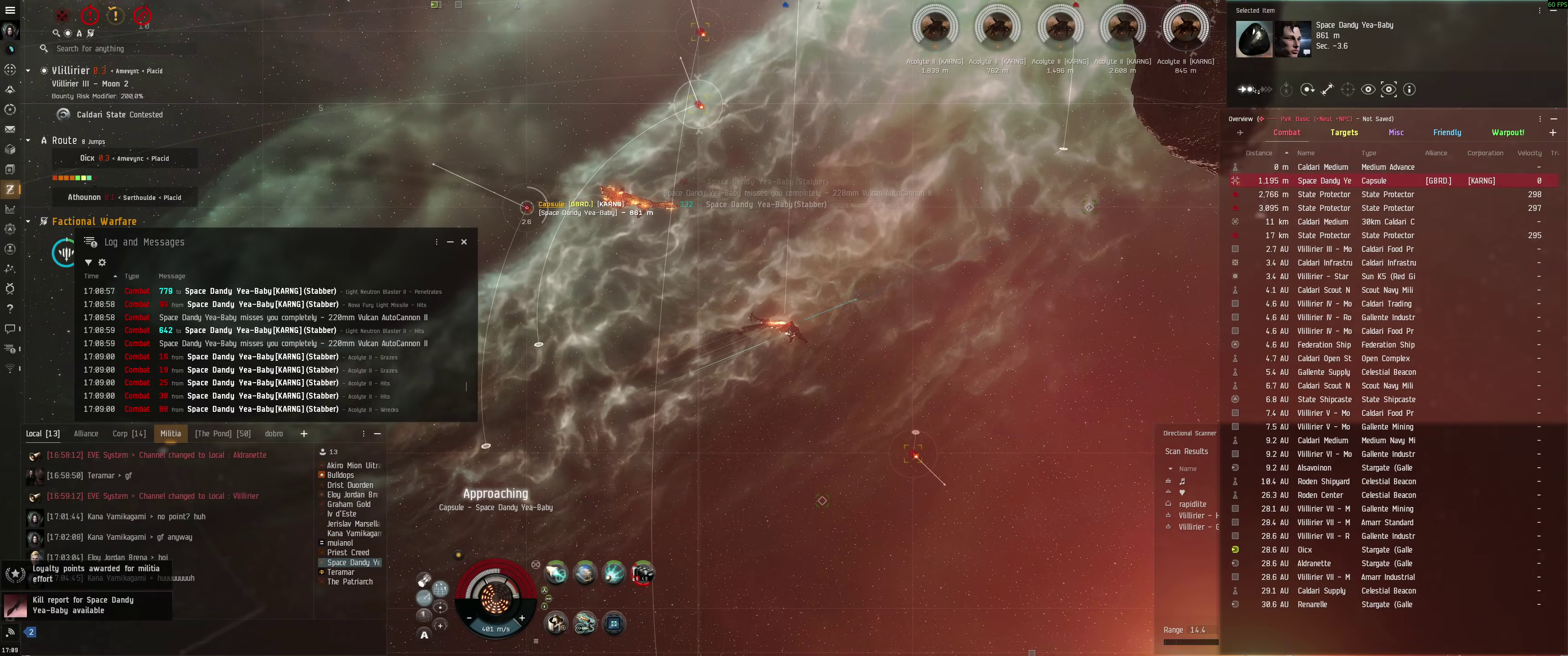
Task: Open the Kill report notification
Action: coord(85,605)
